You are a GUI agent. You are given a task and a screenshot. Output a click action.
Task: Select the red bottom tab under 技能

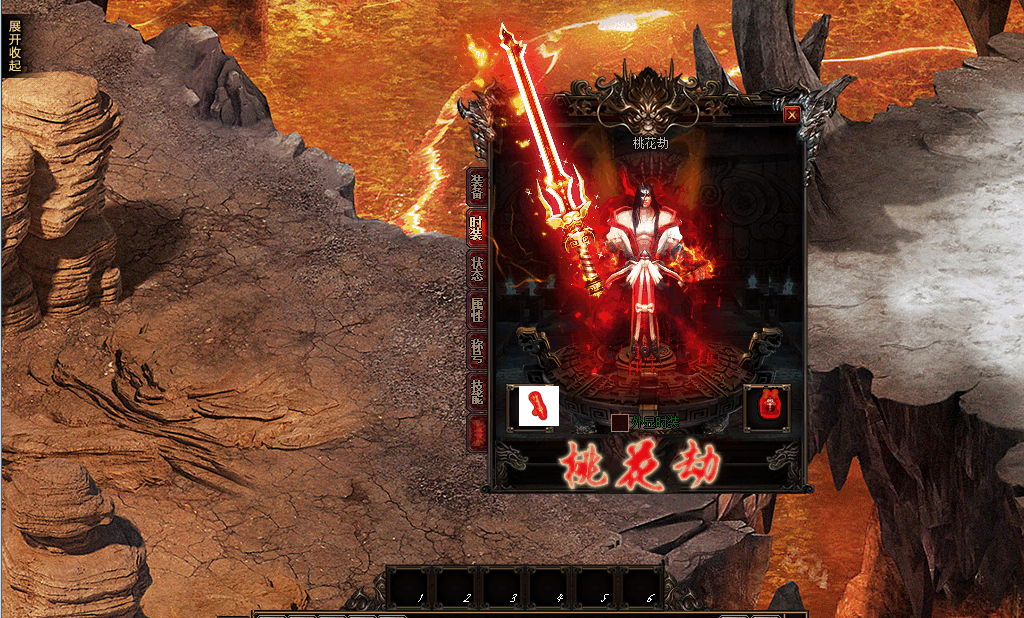(x=478, y=431)
